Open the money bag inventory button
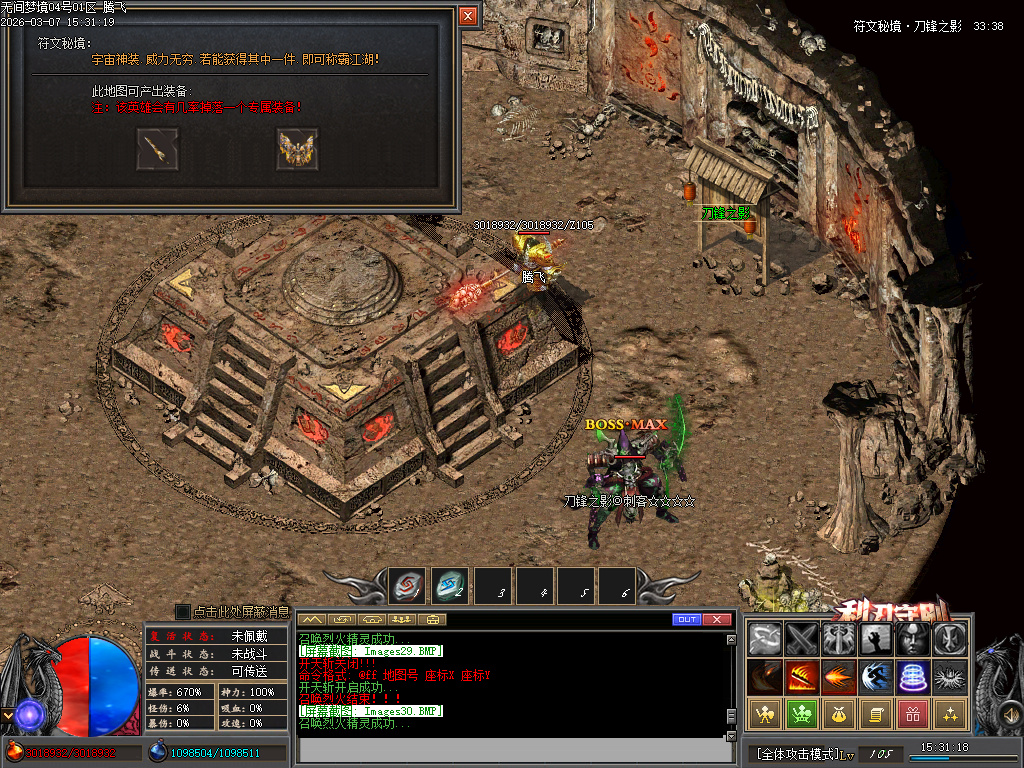The width and height of the screenshot is (1024, 768). pyautogui.click(x=838, y=714)
